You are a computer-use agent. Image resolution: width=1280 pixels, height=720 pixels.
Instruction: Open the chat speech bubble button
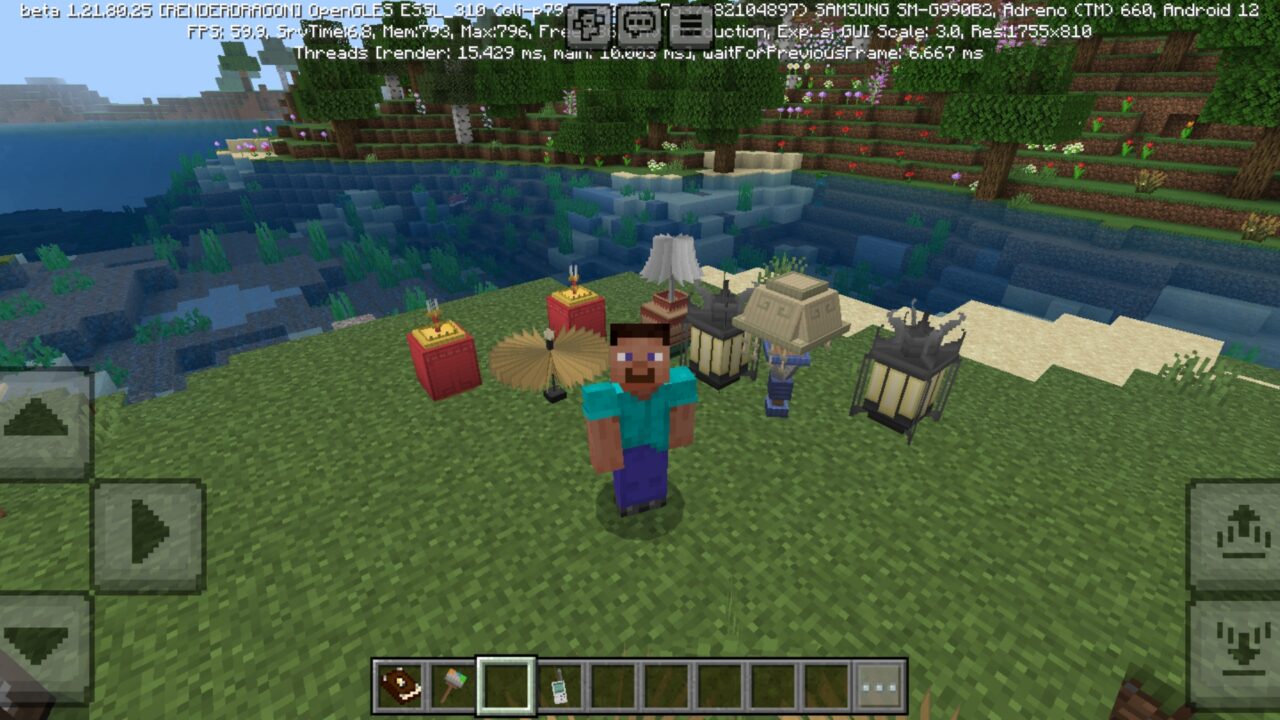[639, 25]
